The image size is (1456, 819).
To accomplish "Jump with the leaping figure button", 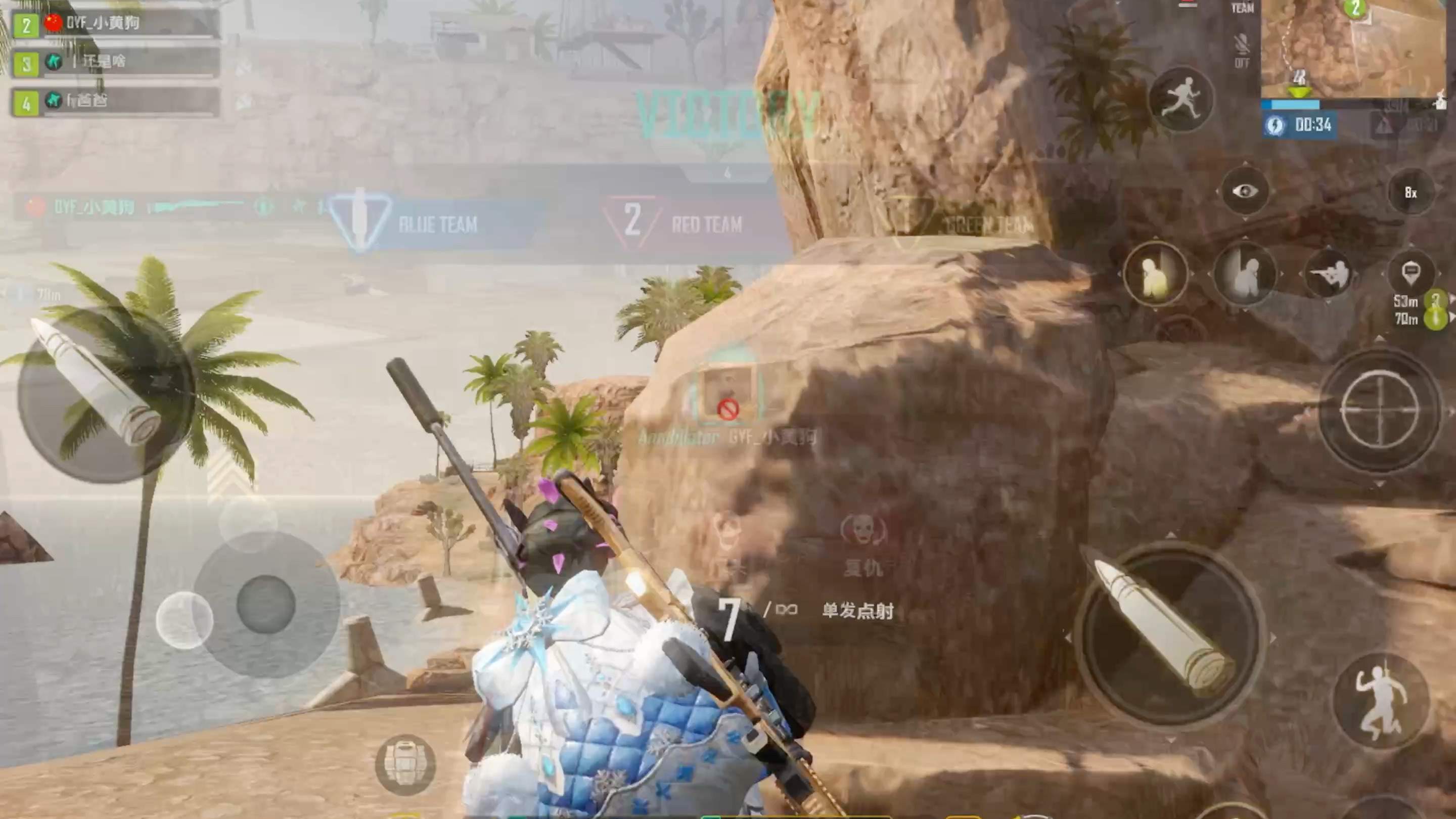I will point(1381,701).
